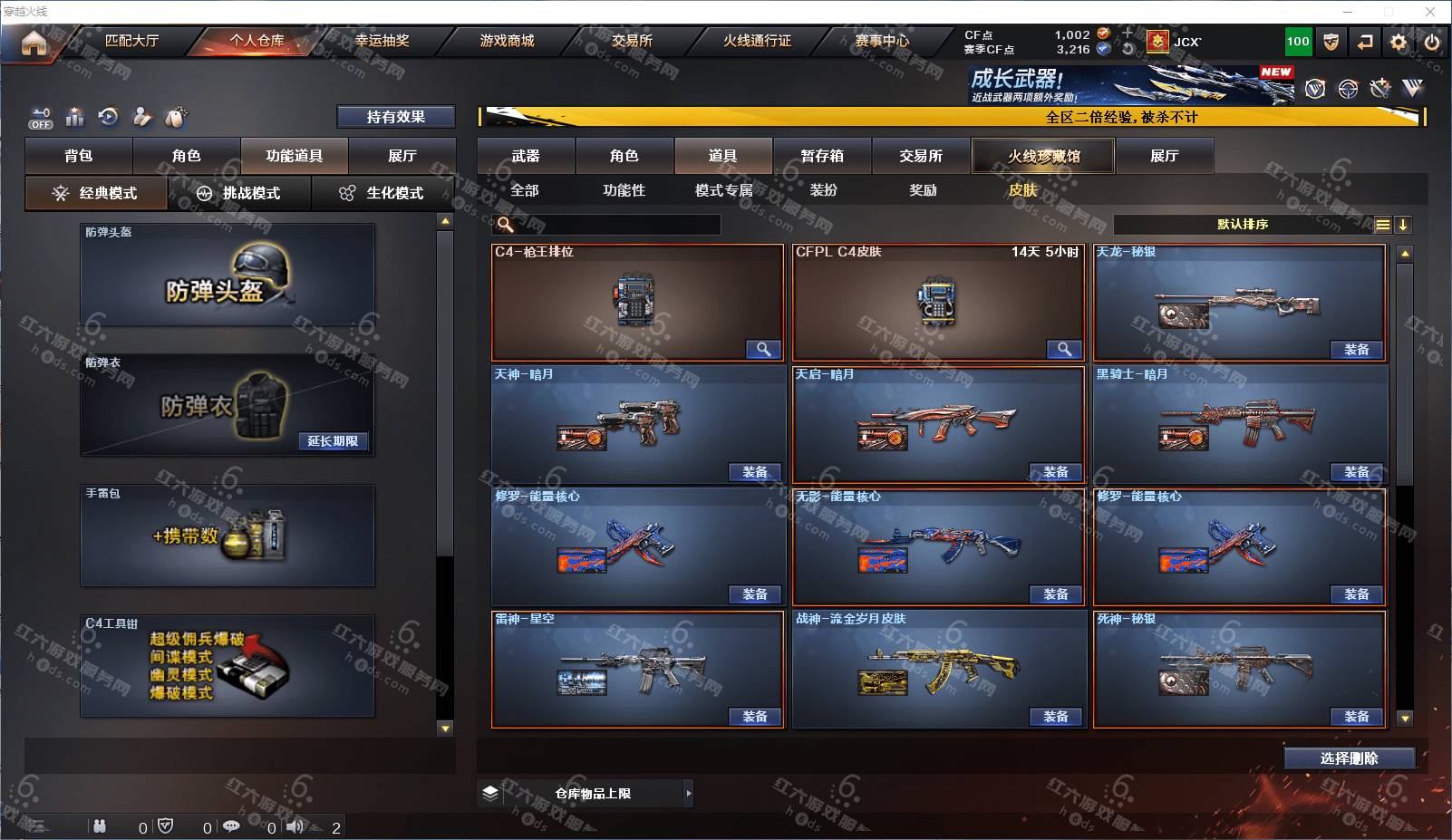The image size is (1452, 840).
Task: Click the power exit icon
Action: pyautogui.click(x=1432, y=42)
